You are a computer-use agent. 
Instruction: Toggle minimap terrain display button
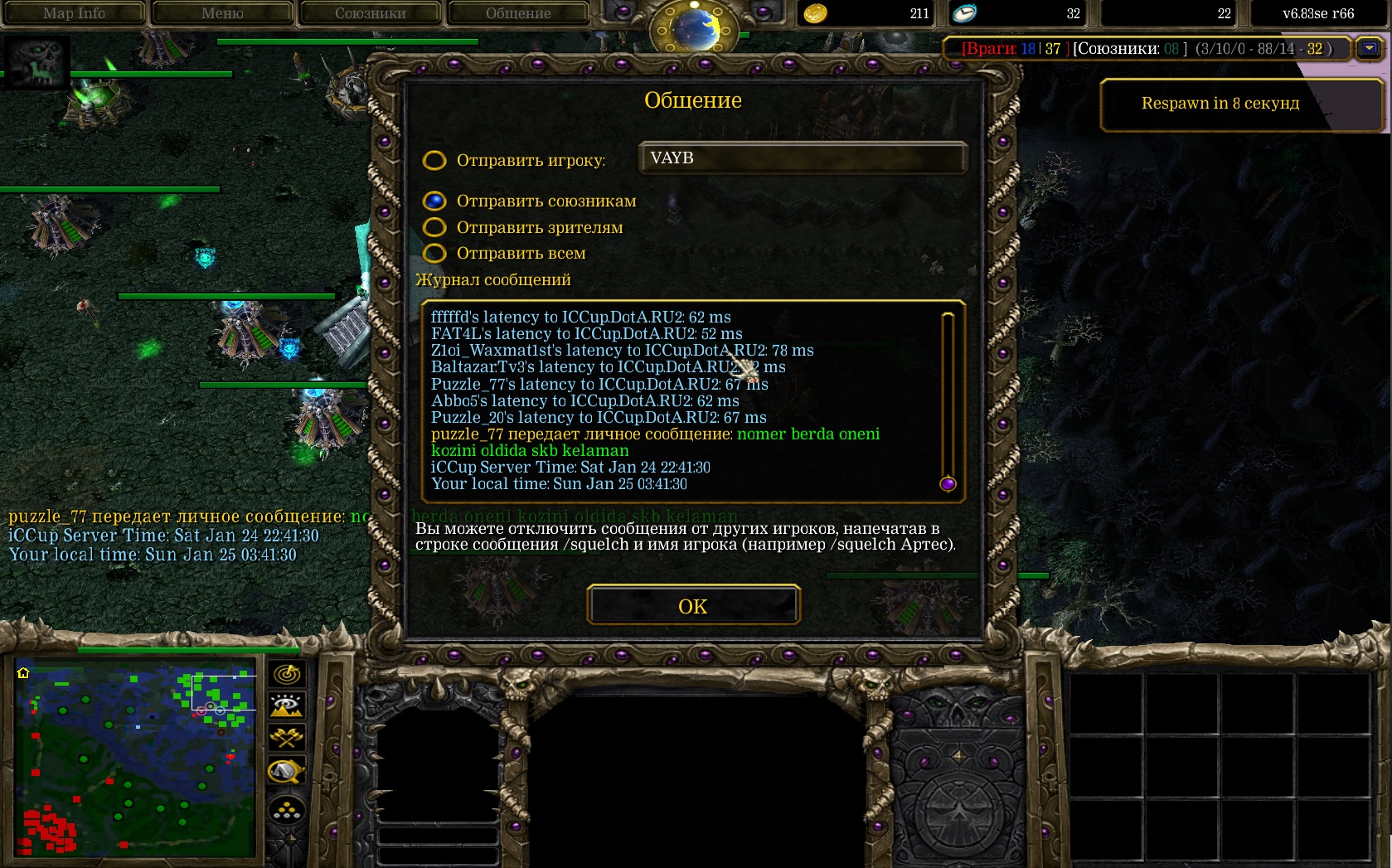coord(287,706)
